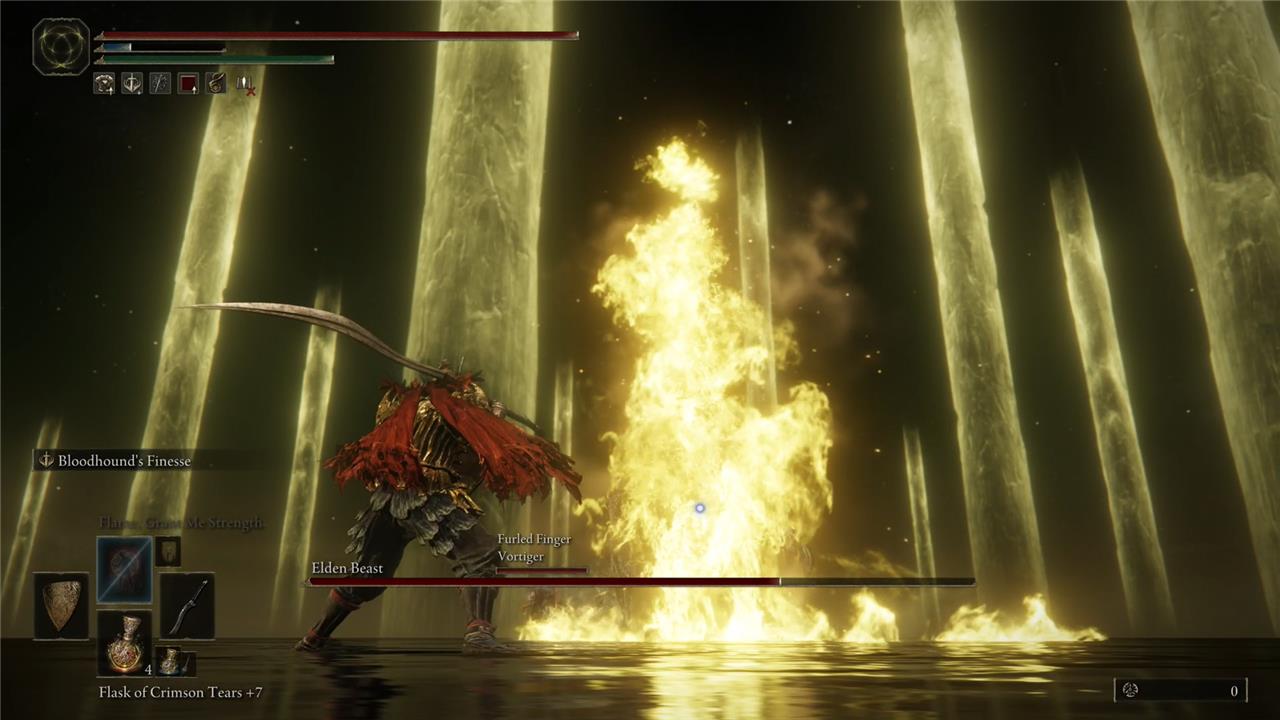The width and height of the screenshot is (1280, 720).
Task: Click the Bloodhound's Finesse skill label
Action: tap(124, 461)
